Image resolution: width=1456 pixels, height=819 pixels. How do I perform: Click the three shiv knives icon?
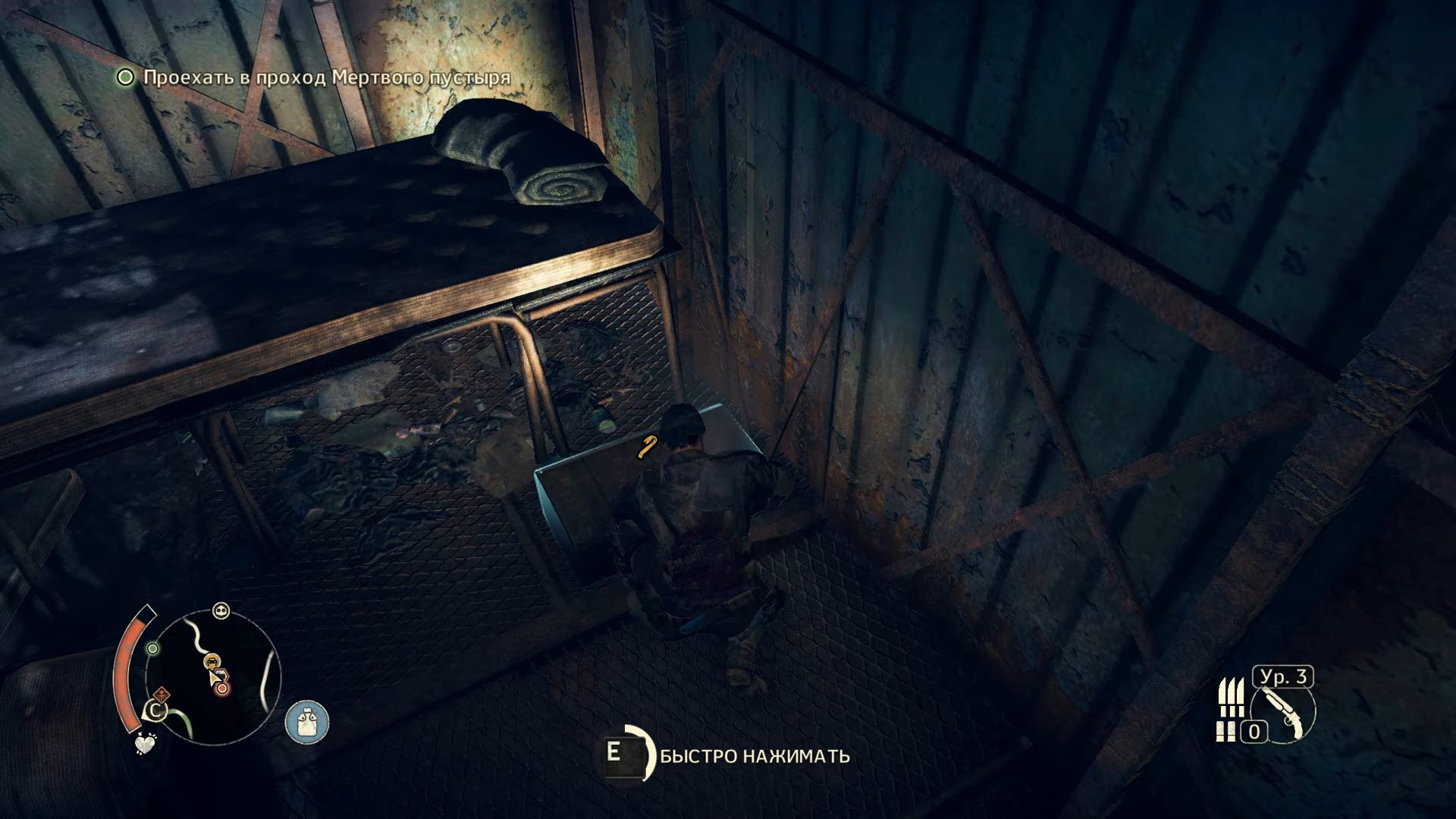[x=1231, y=696]
